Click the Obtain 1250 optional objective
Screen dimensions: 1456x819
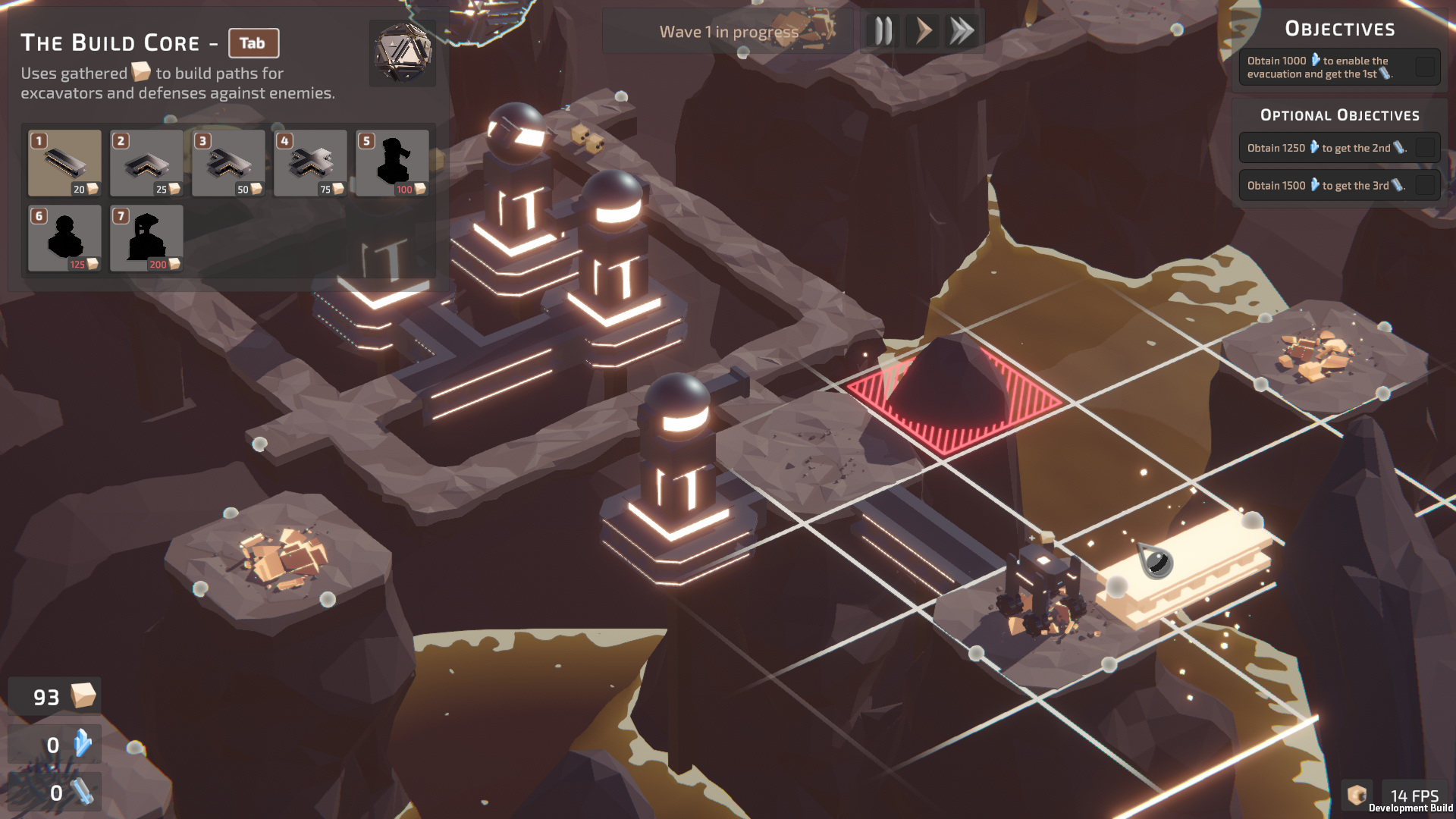(1339, 148)
